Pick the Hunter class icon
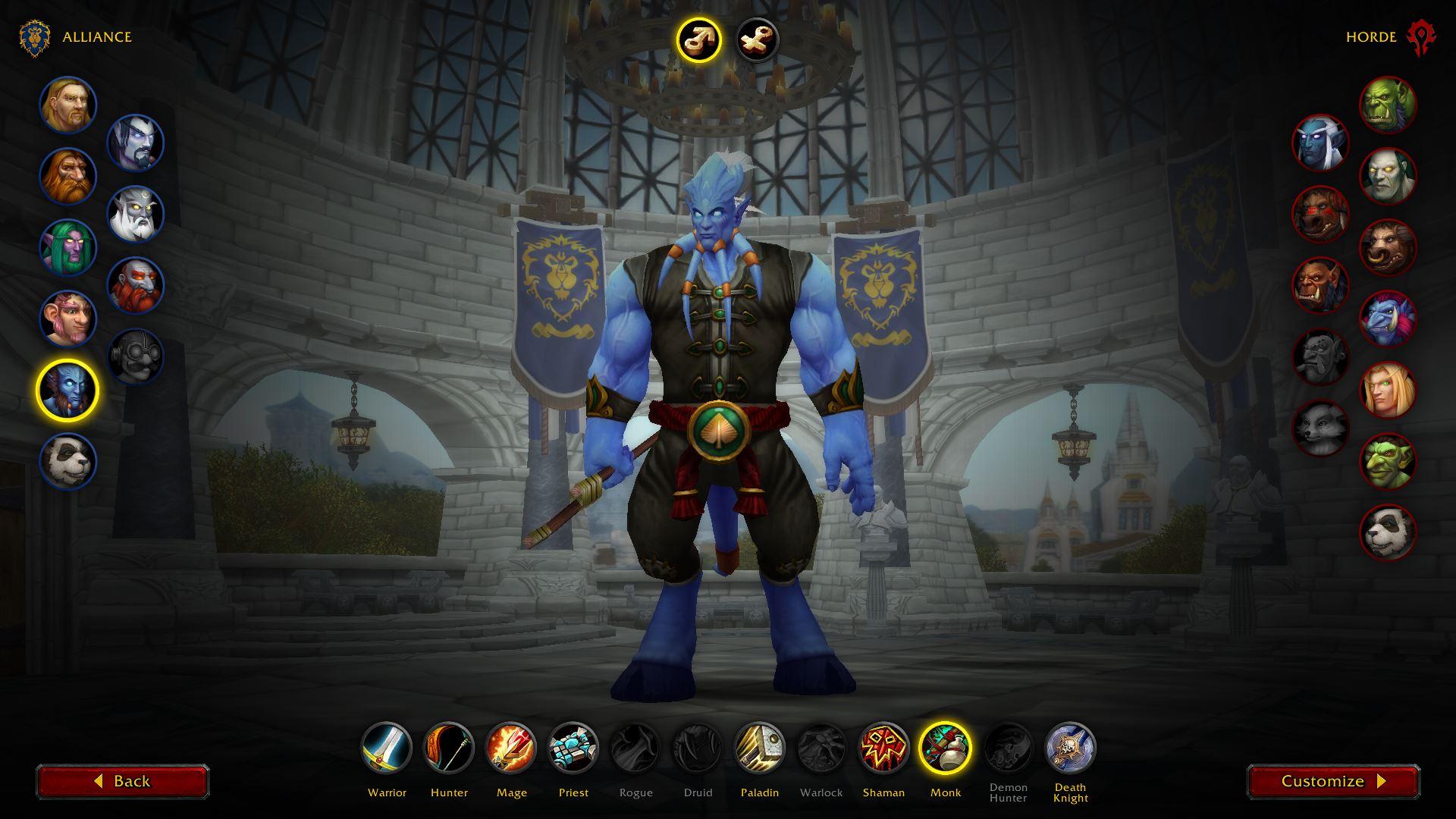 pos(449,748)
